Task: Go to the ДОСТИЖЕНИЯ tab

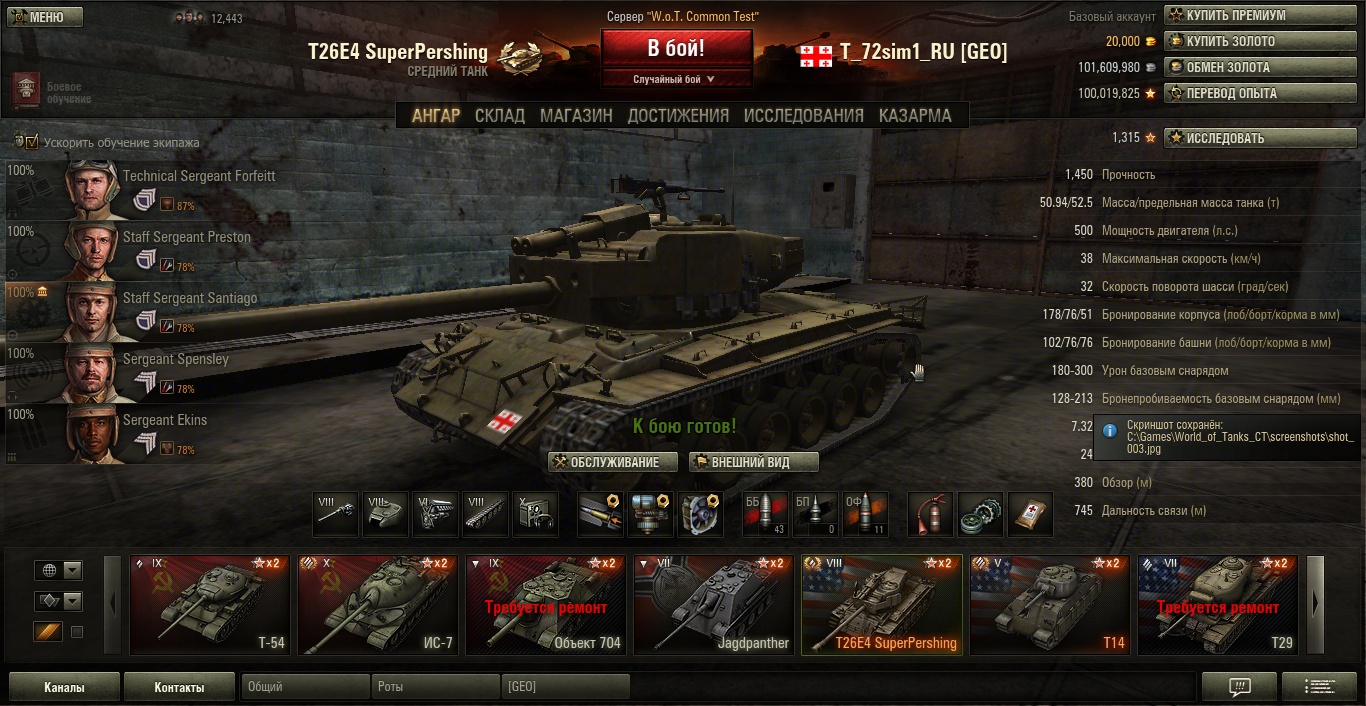Action: coord(678,116)
